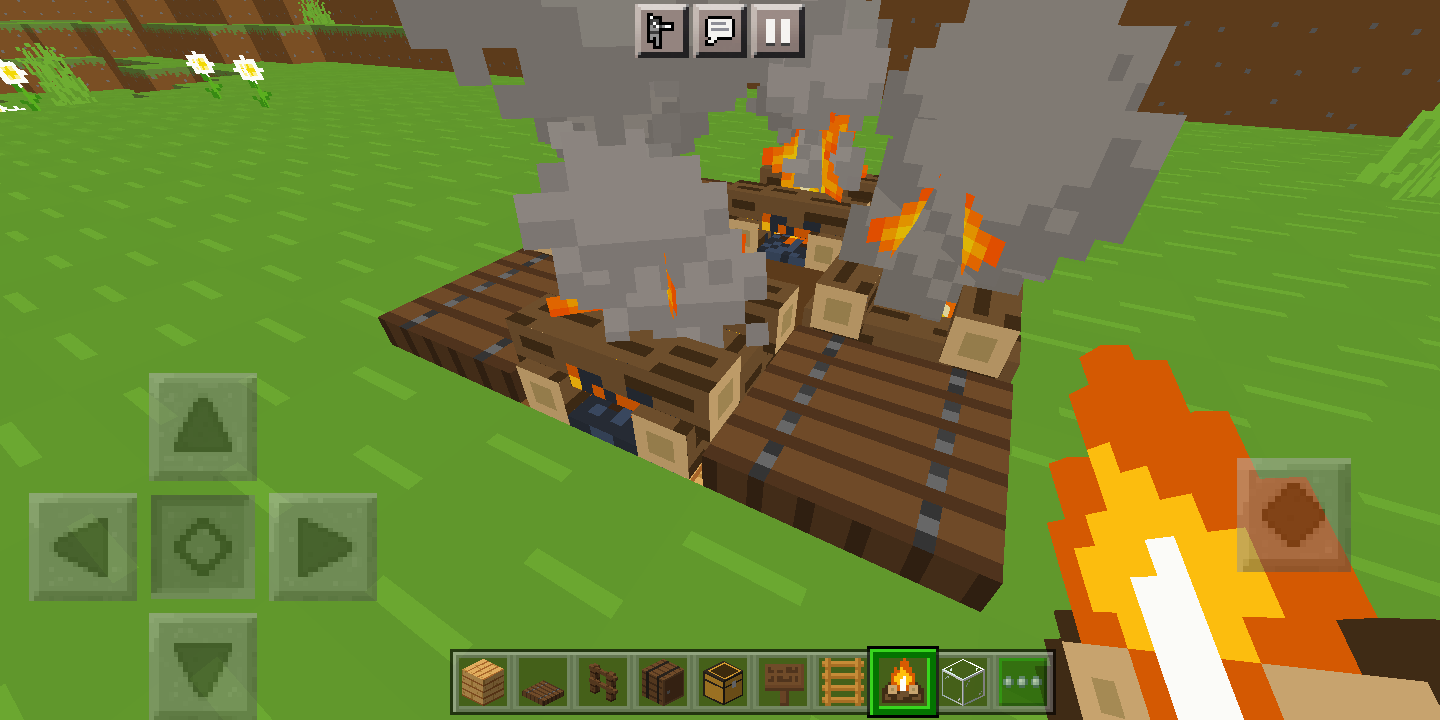Select the oak planks in the first hotbar slot
The image size is (1440, 720).
tap(481, 681)
